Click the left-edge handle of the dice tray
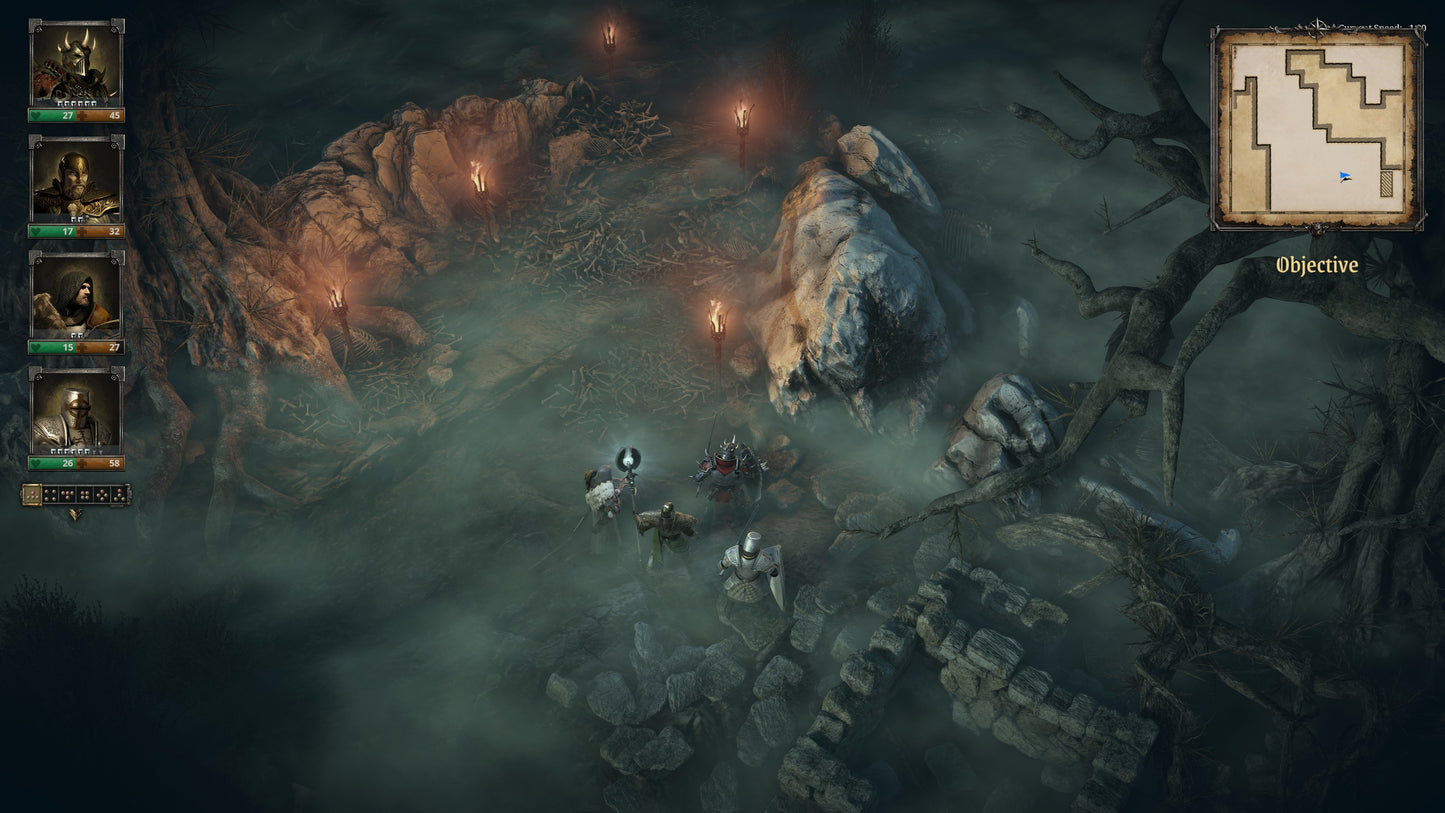The image size is (1445, 813). point(21,495)
